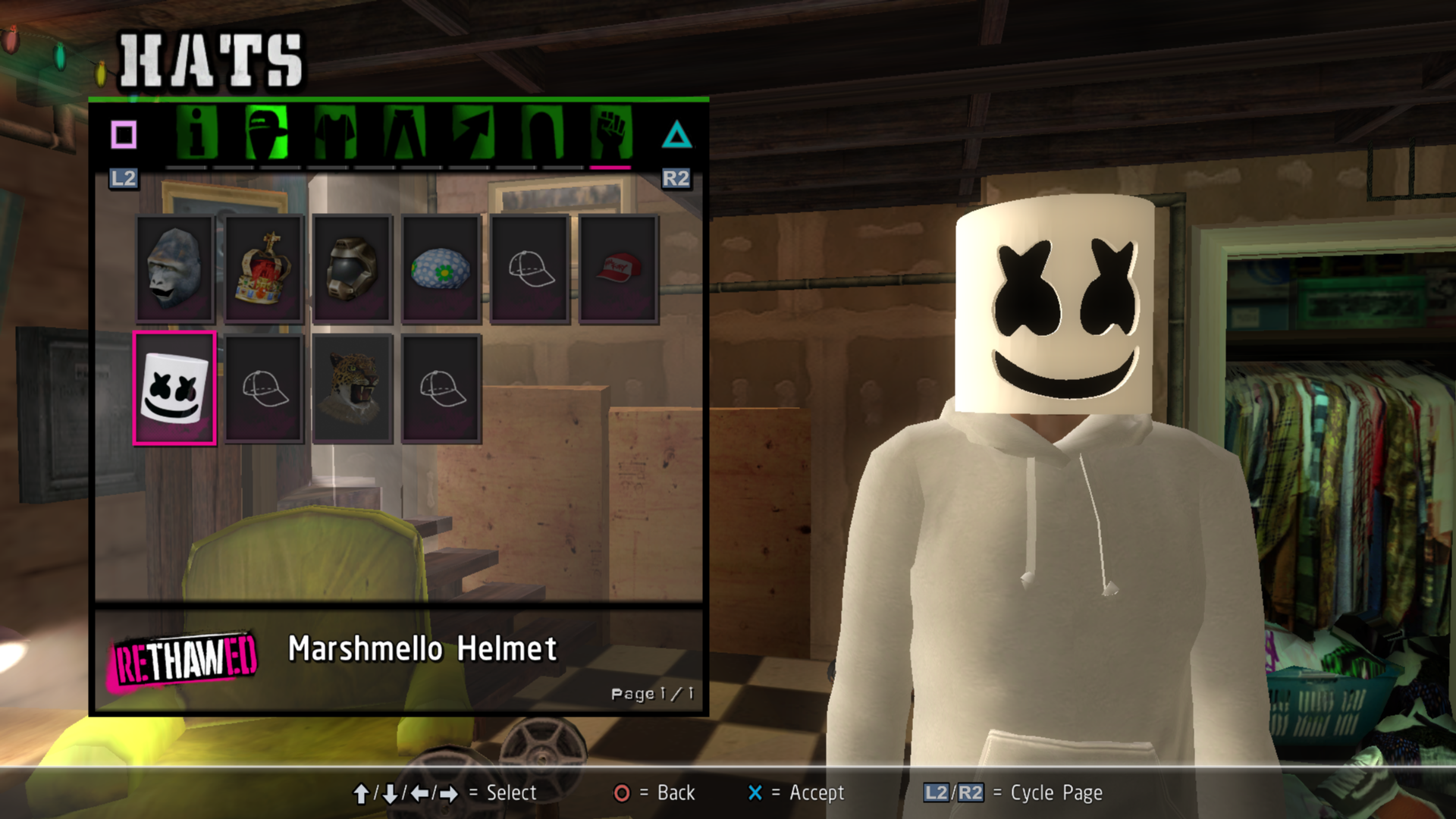Pick the flower-patterned cap

pyautogui.click(x=441, y=269)
